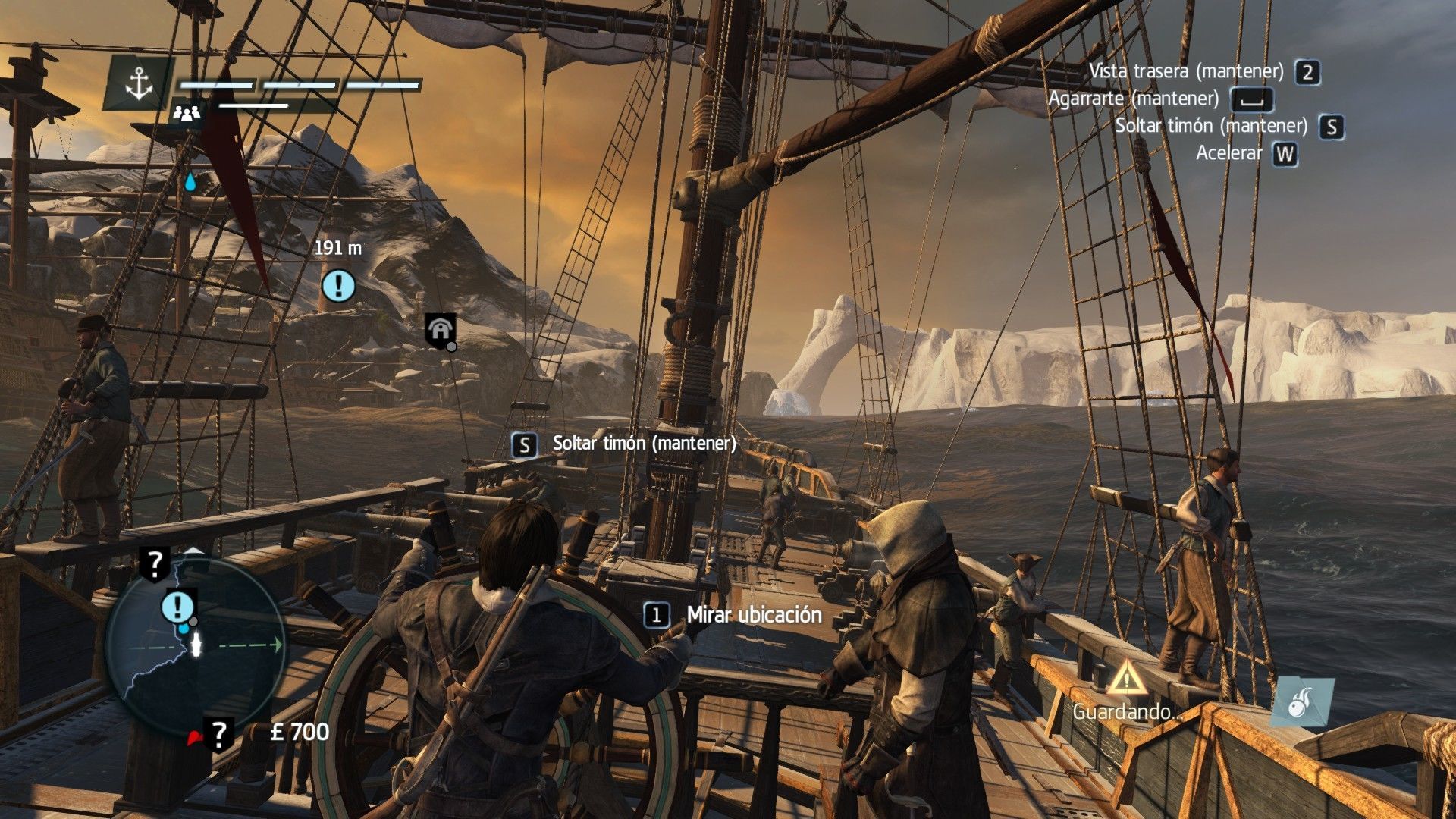Activate the ship weapon icon near Guardando
This screenshot has width=1456, height=819.
coord(1303,701)
